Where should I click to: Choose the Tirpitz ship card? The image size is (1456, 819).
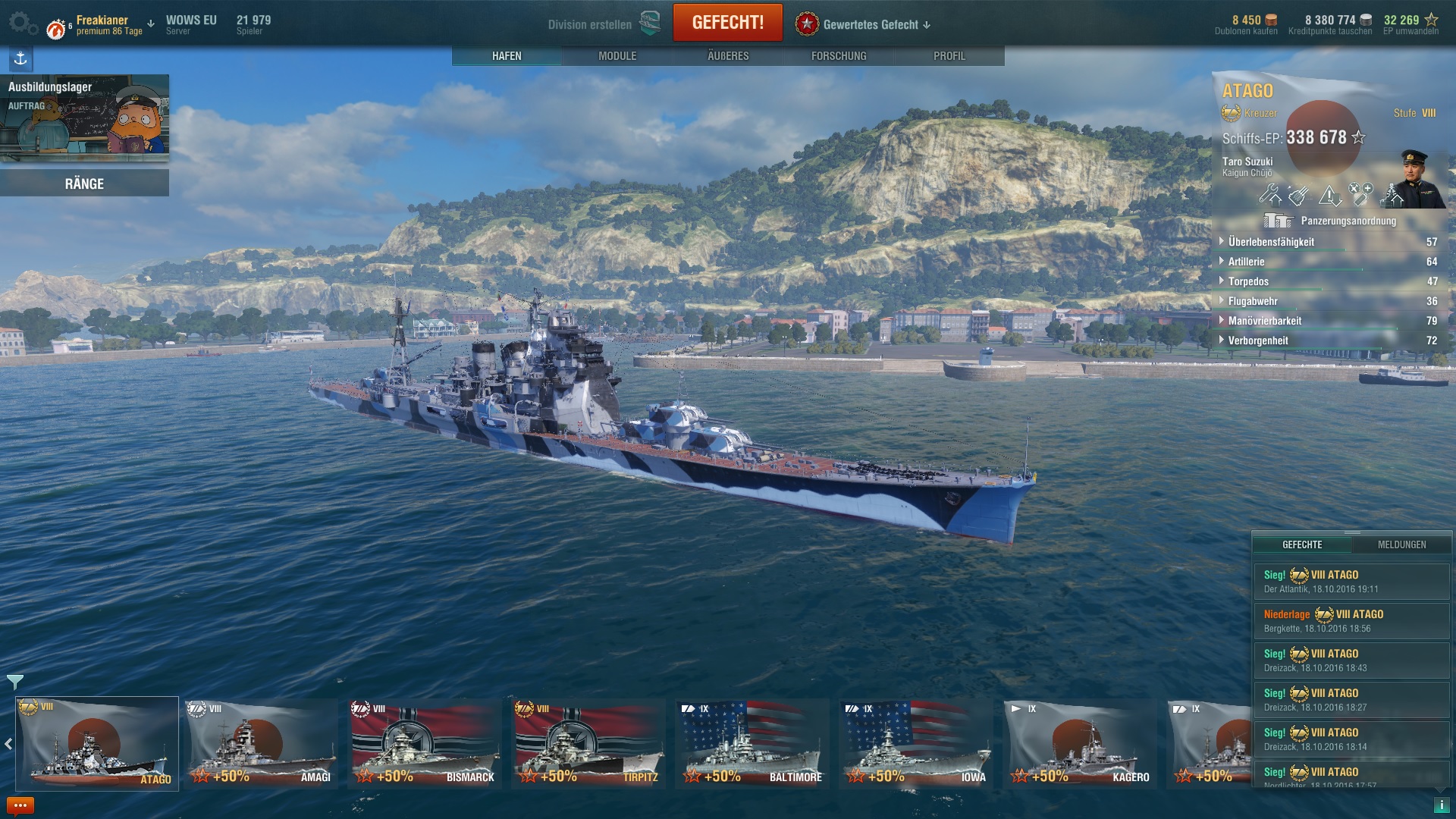click(x=588, y=744)
